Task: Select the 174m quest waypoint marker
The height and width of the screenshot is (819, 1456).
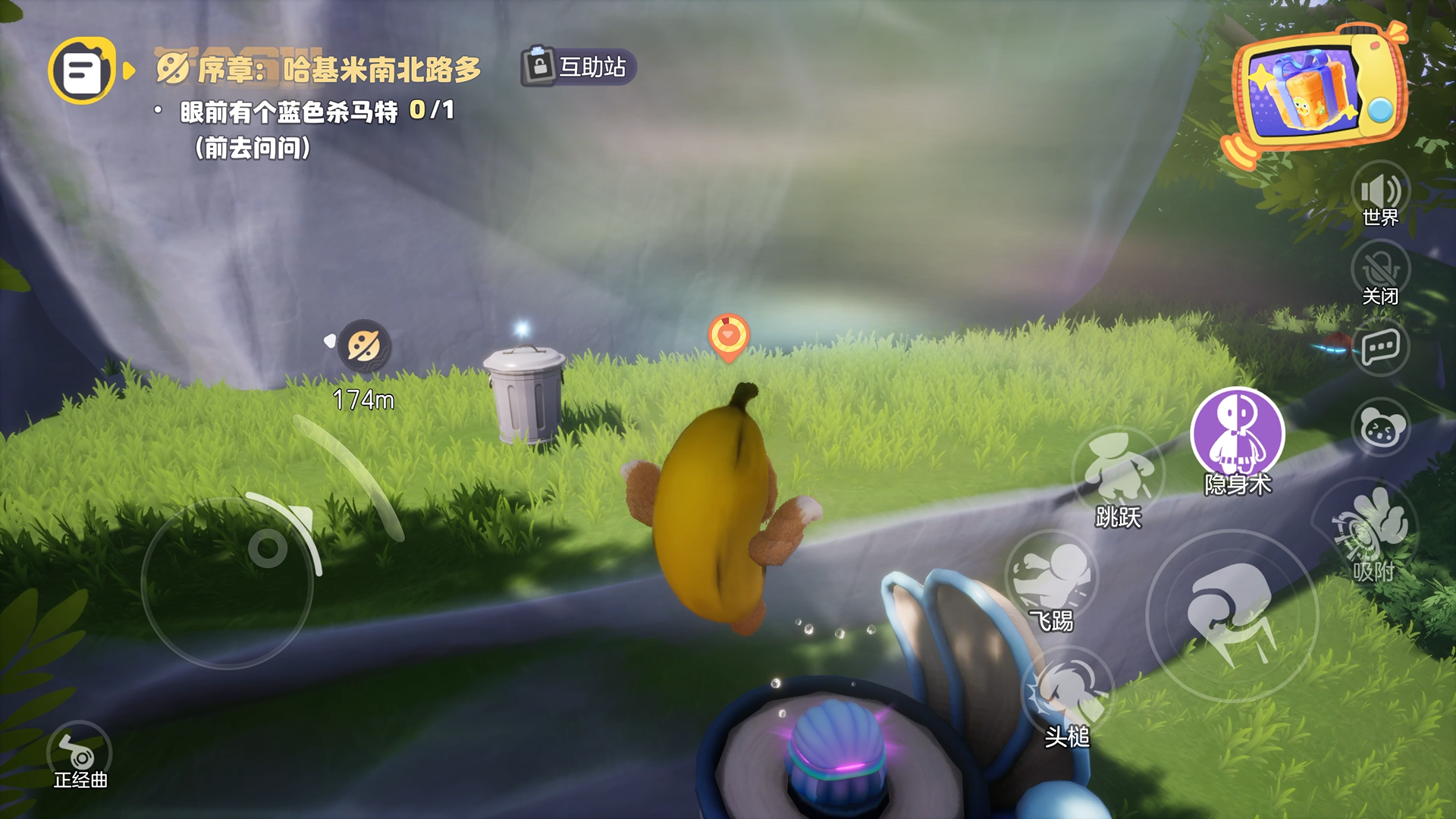Action: [364, 347]
